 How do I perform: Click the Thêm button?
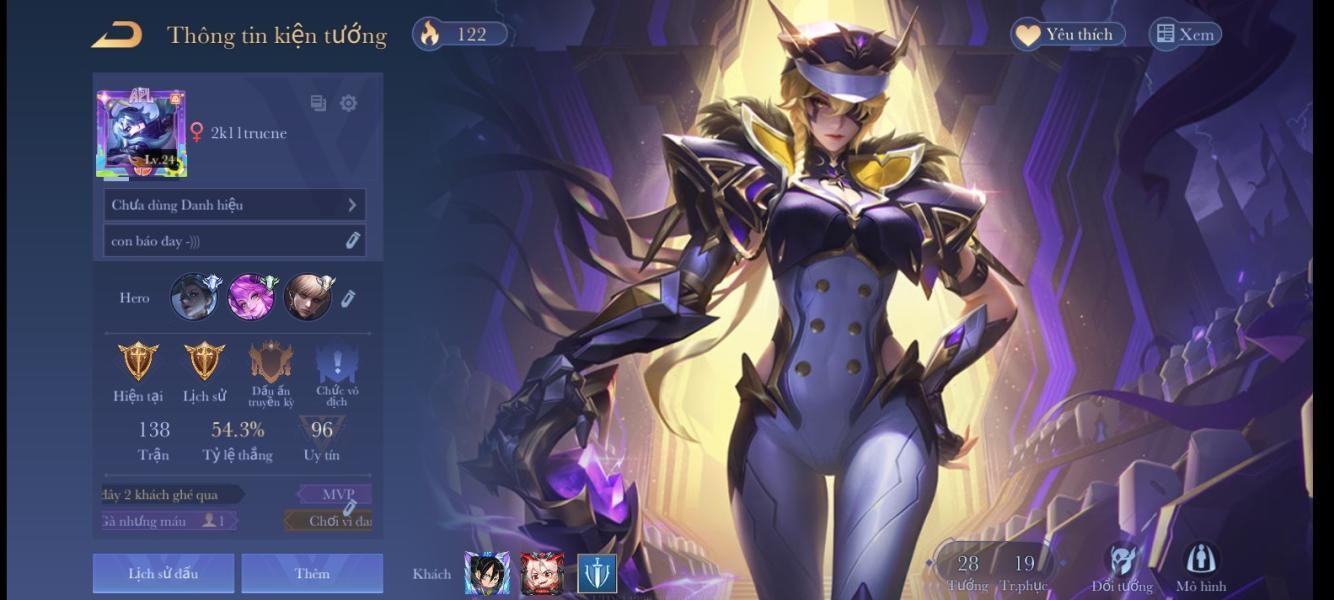(x=312, y=573)
